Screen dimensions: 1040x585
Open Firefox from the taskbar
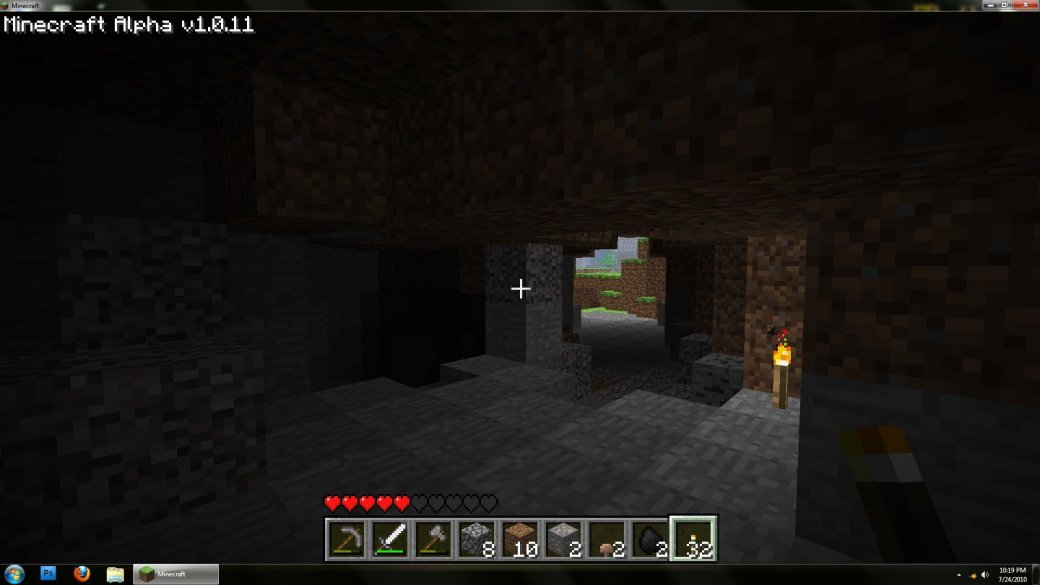tap(82, 574)
